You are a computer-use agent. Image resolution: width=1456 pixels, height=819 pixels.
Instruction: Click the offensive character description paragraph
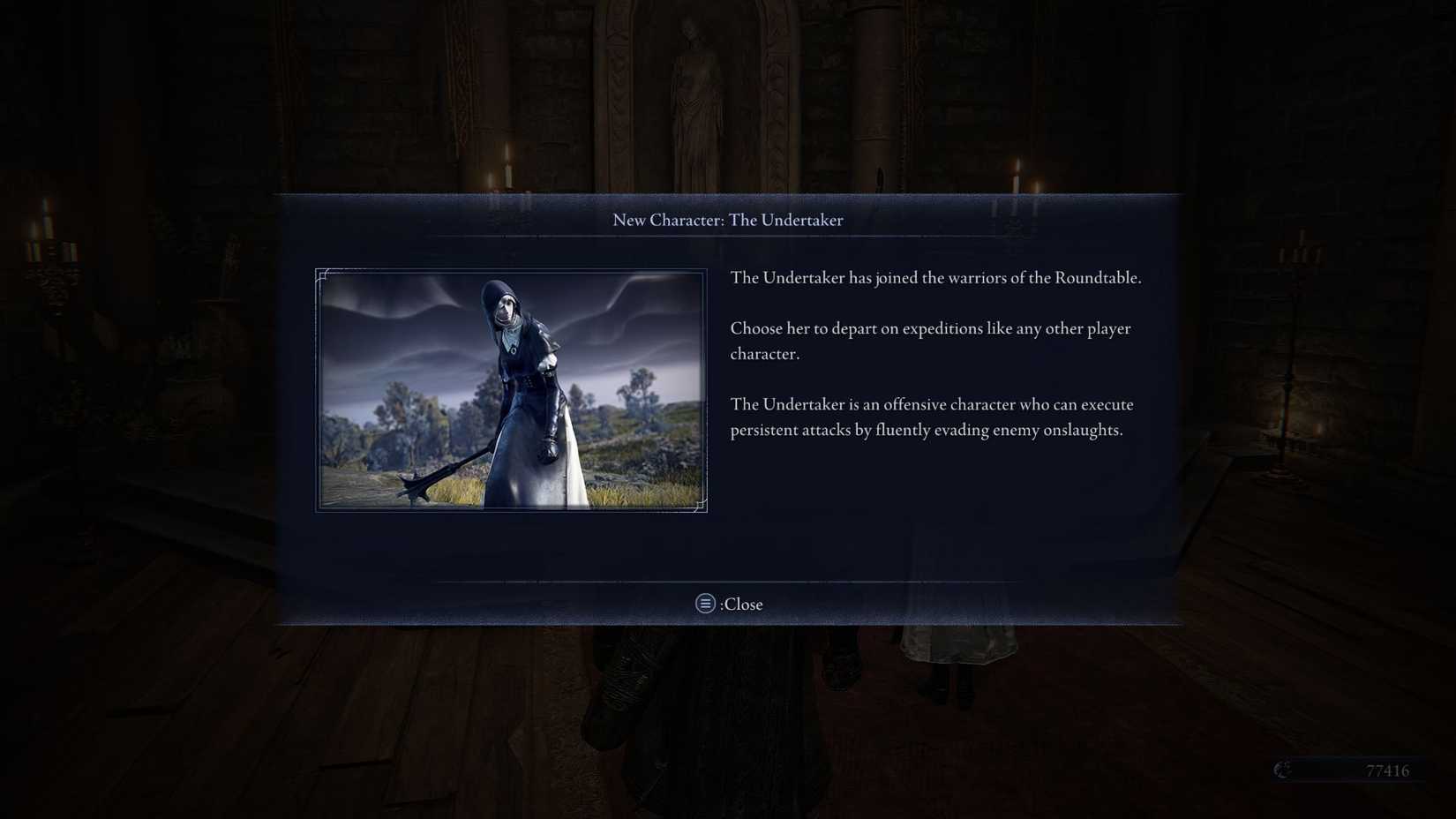coord(932,417)
